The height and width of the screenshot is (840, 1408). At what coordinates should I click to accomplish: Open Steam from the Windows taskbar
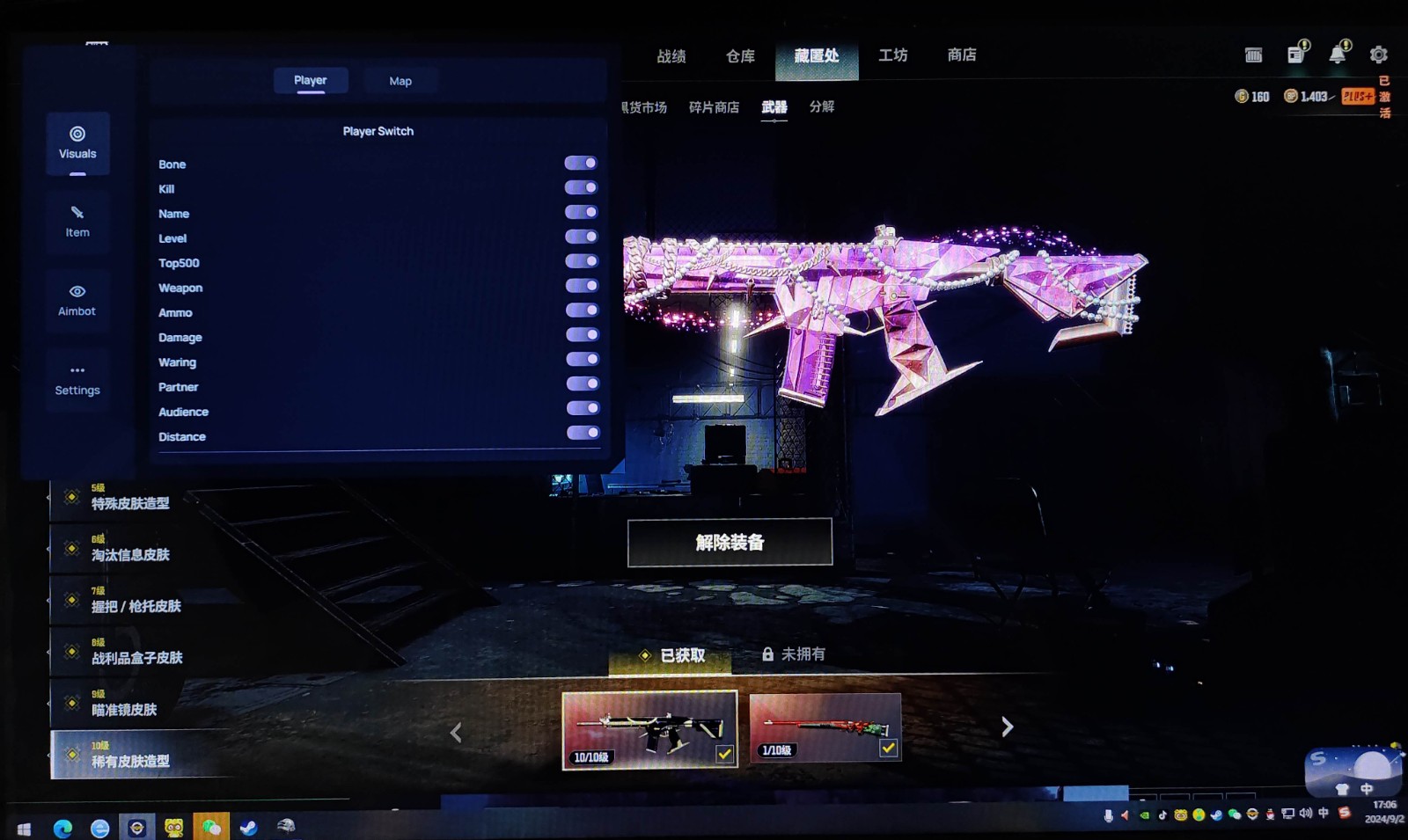click(249, 827)
